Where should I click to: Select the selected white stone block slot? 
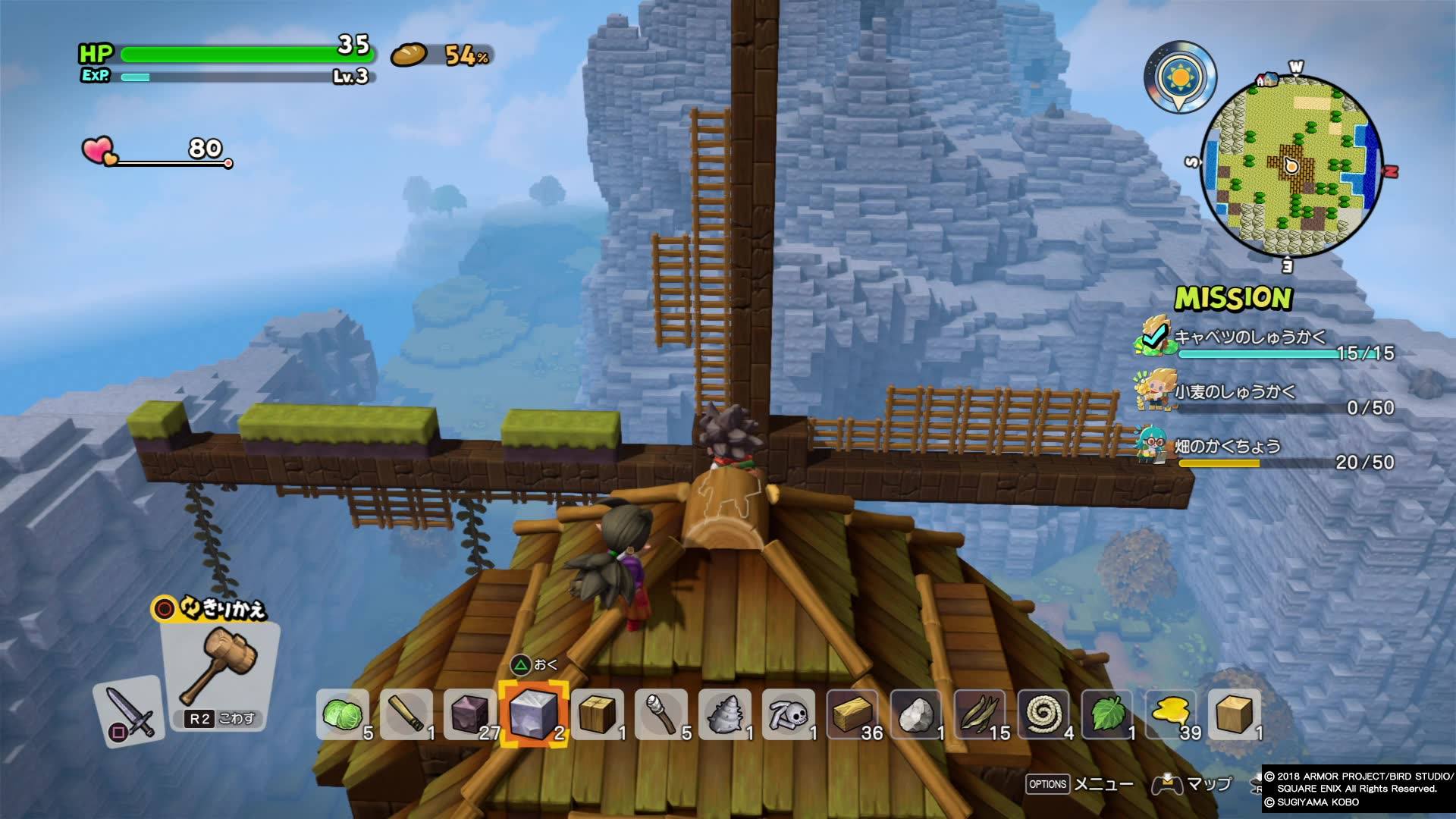coord(533,714)
